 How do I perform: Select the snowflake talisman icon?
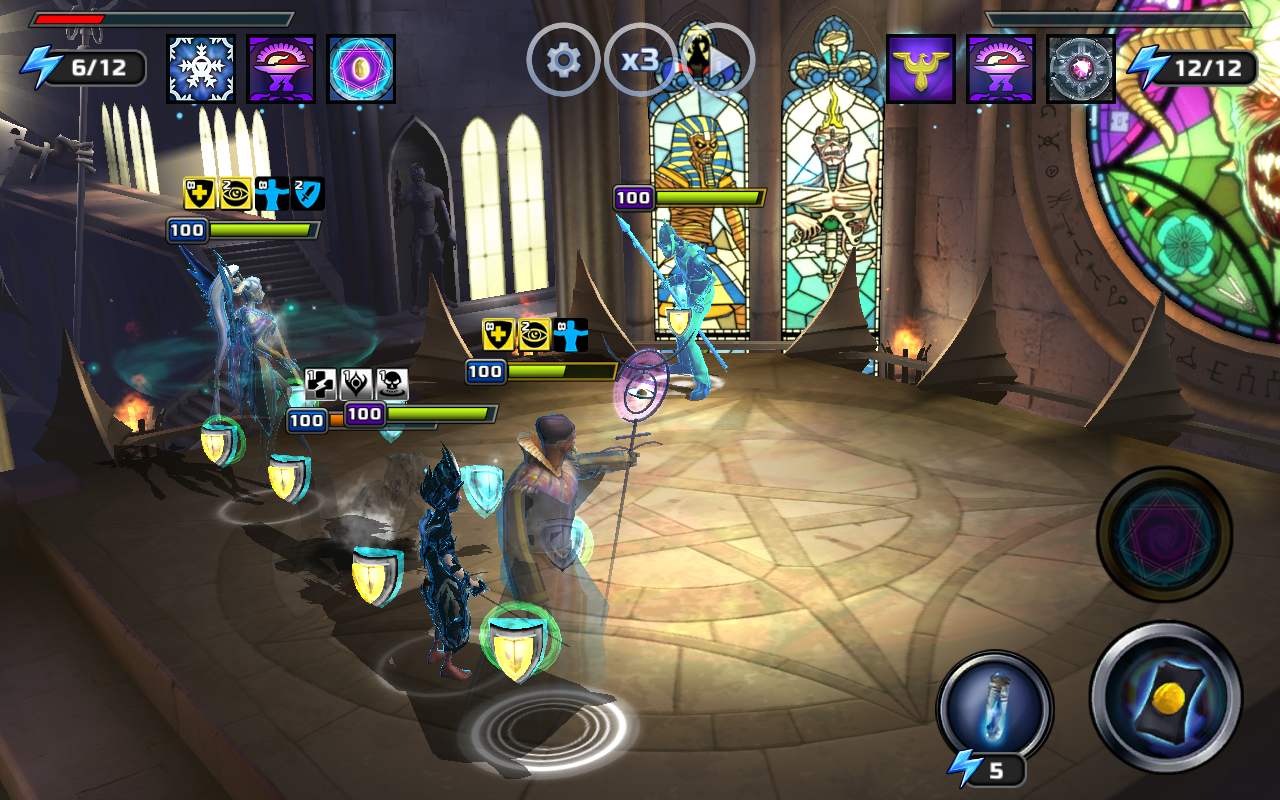pyautogui.click(x=201, y=69)
